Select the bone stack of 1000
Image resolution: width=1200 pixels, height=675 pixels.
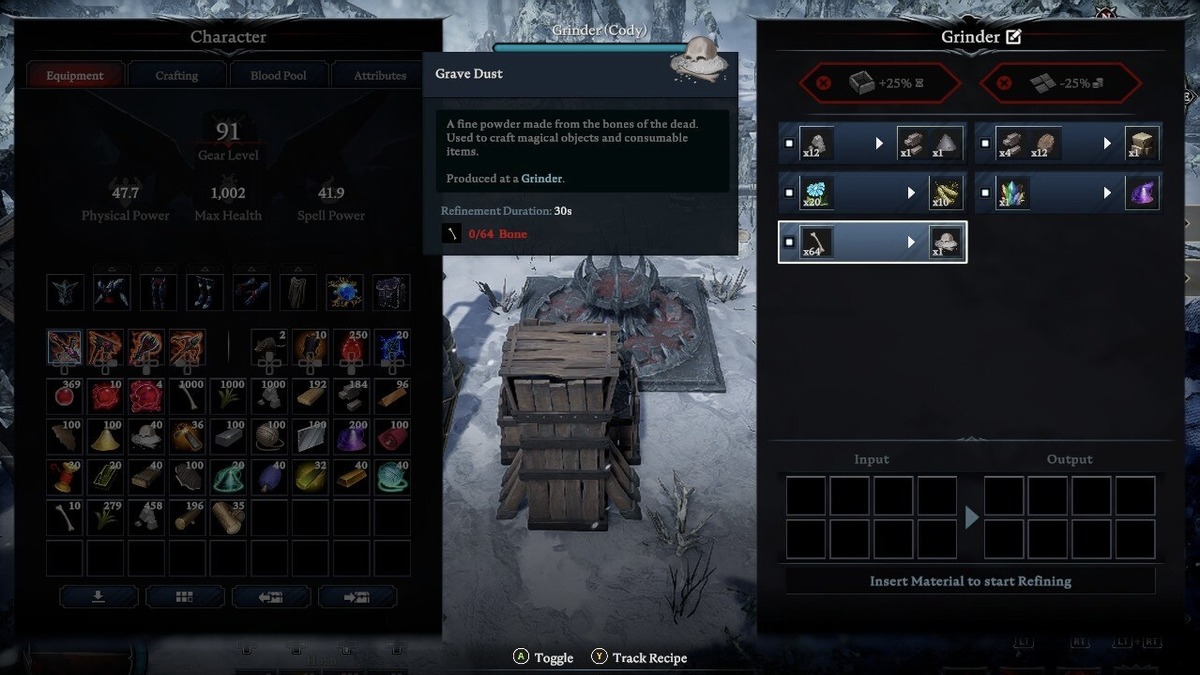[189, 395]
